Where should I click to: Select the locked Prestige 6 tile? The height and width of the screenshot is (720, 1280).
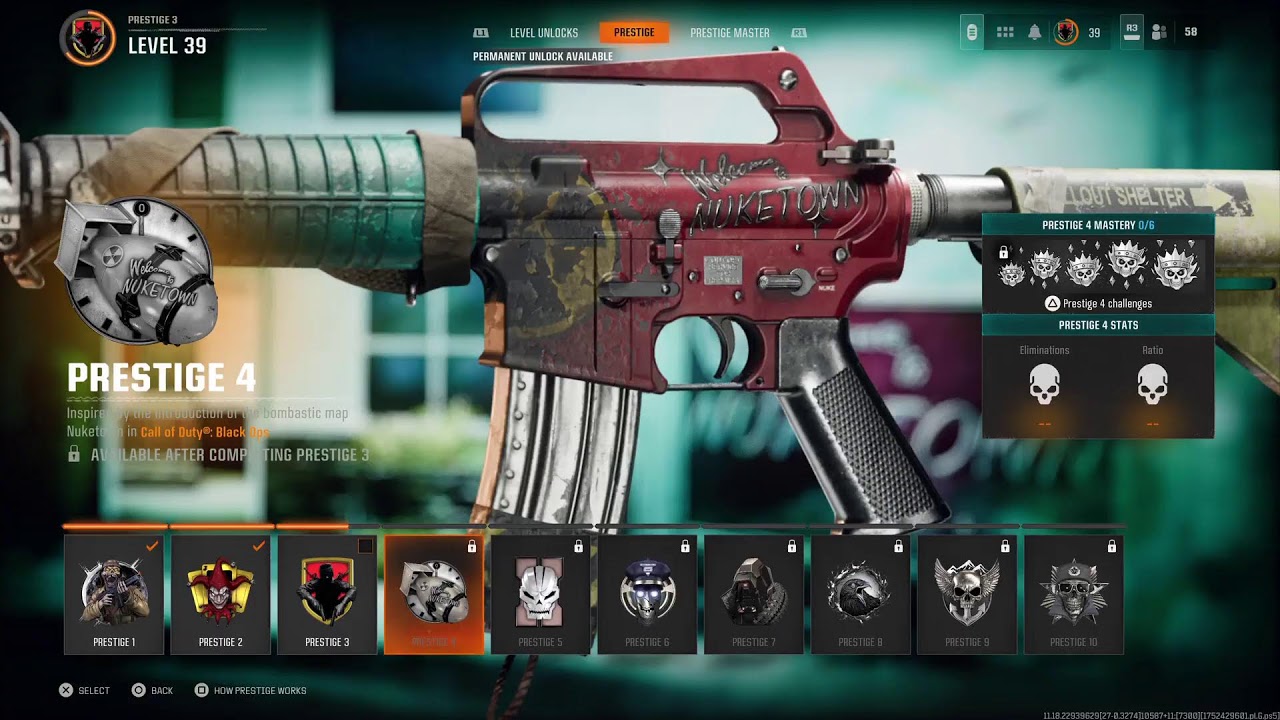(647, 595)
